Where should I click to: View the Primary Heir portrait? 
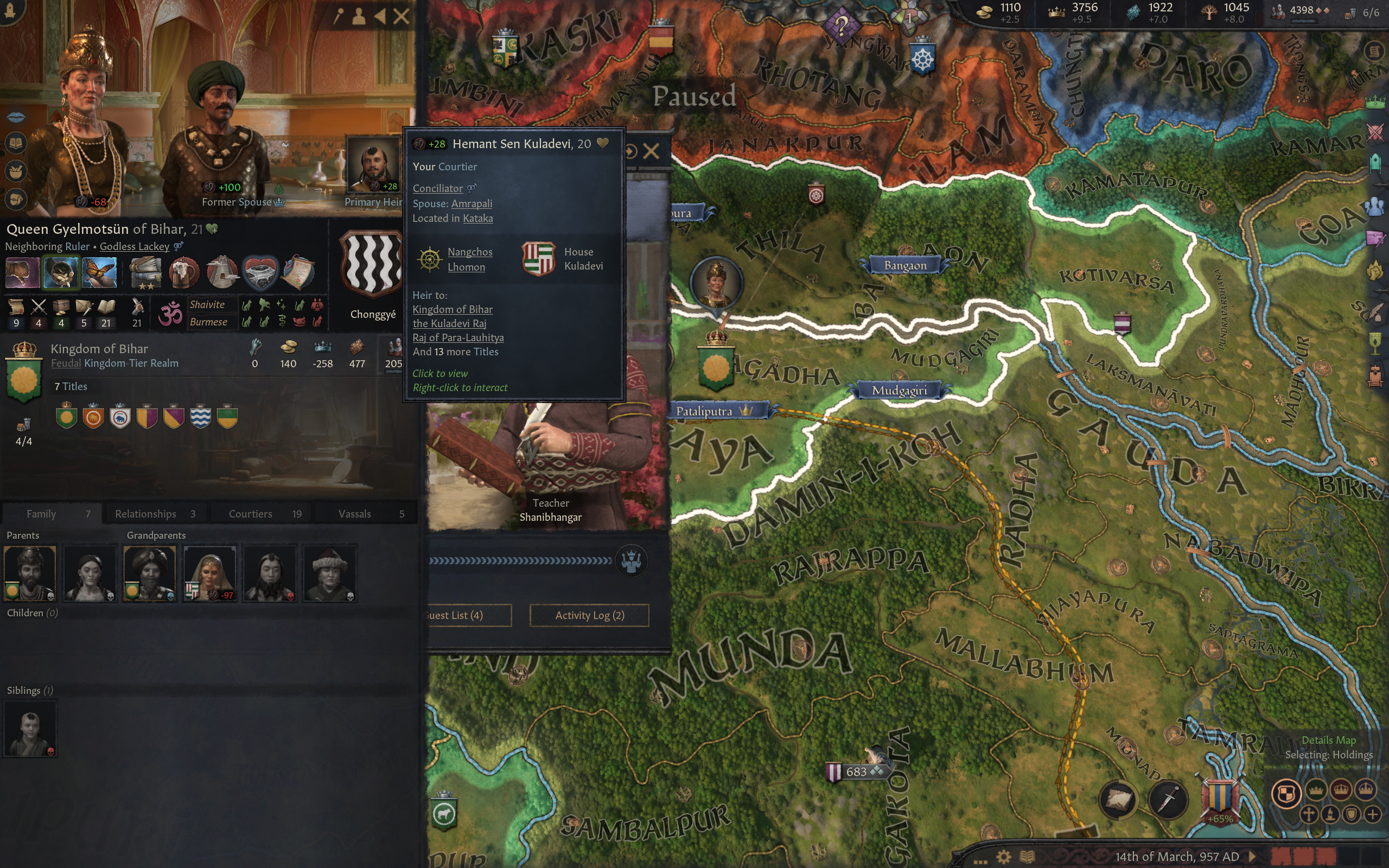374,165
